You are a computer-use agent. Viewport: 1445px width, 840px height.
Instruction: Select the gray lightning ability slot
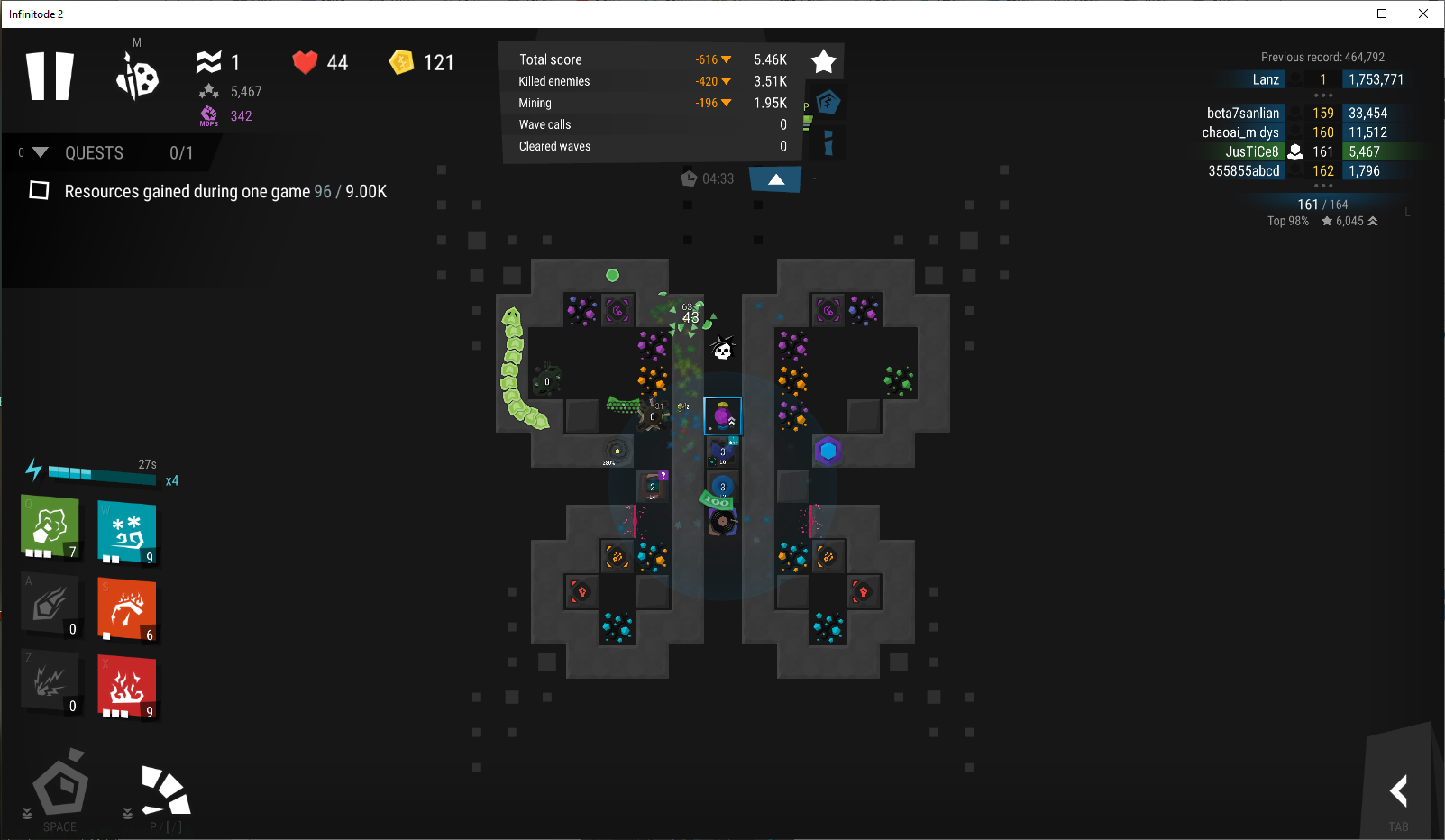(x=50, y=682)
